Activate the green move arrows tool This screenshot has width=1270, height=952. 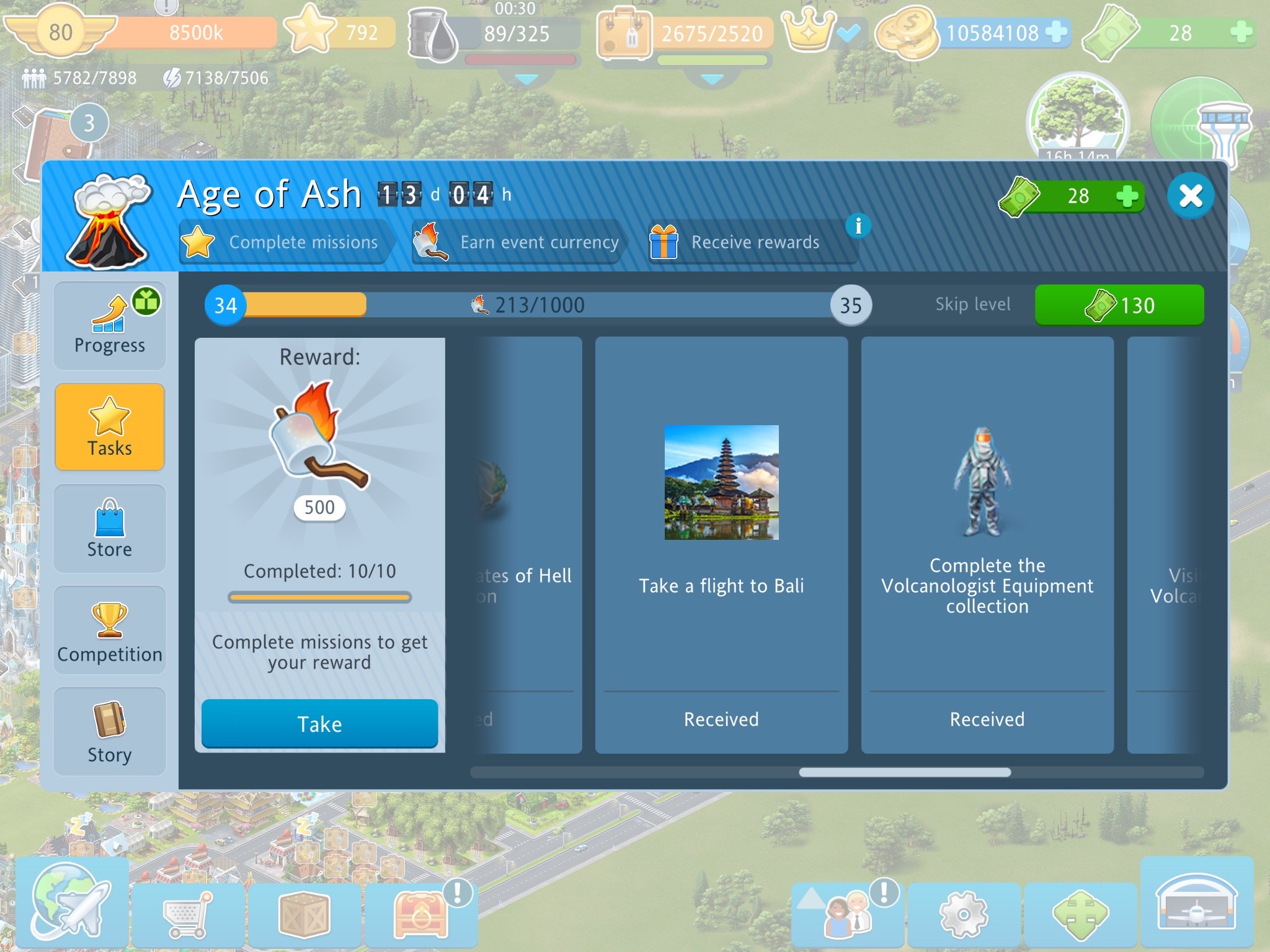point(1080,915)
